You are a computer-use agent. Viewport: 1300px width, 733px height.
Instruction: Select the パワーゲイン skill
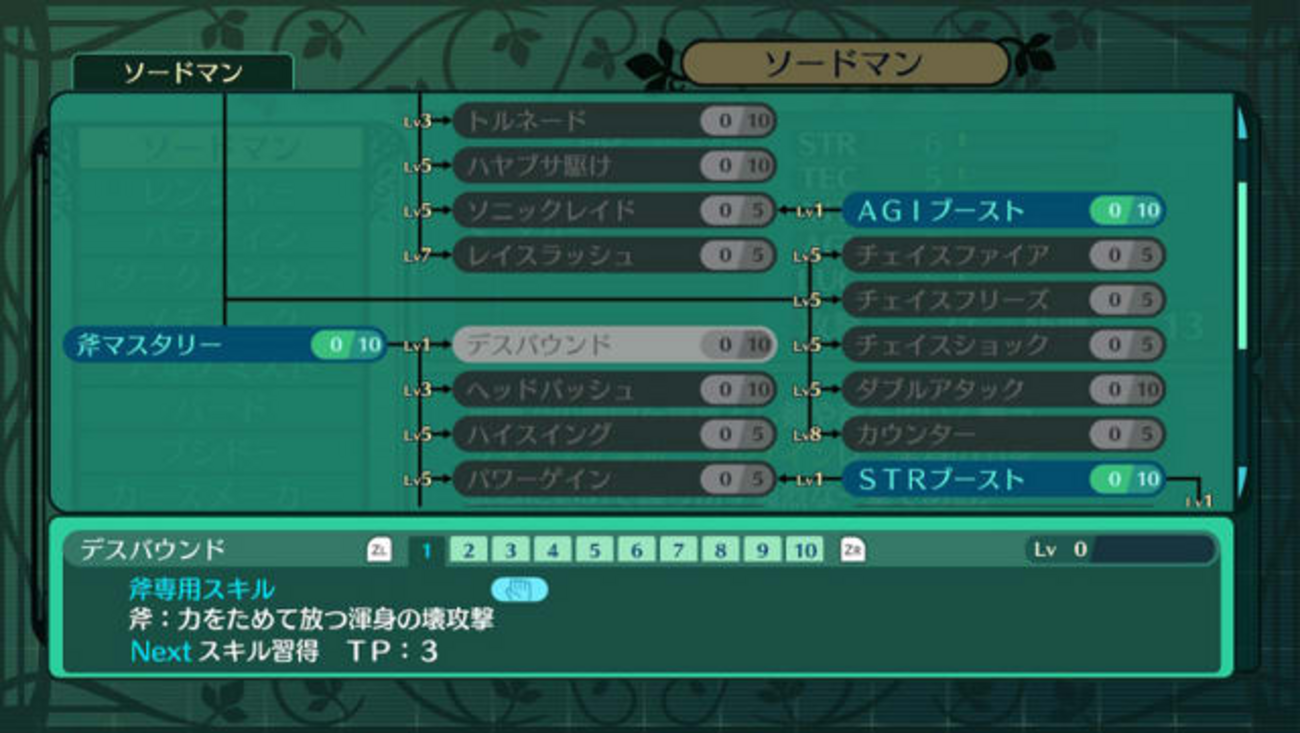613,479
